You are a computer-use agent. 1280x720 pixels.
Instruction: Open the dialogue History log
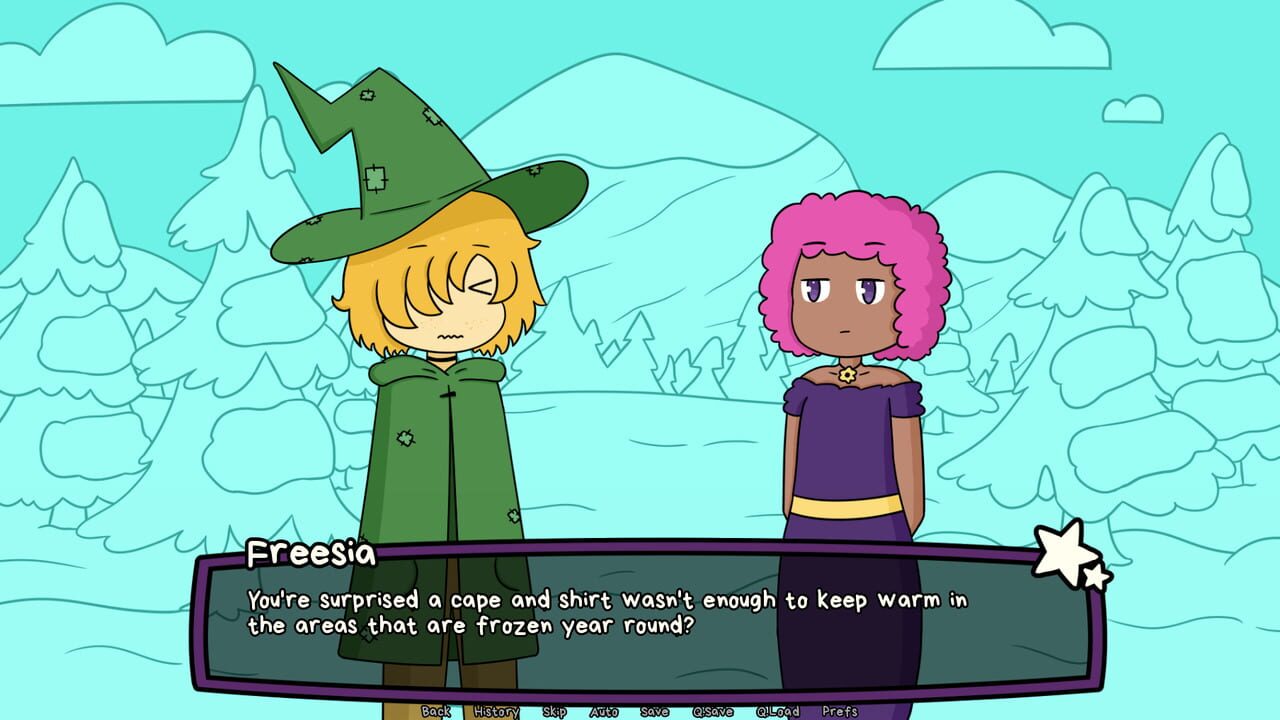coord(497,712)
